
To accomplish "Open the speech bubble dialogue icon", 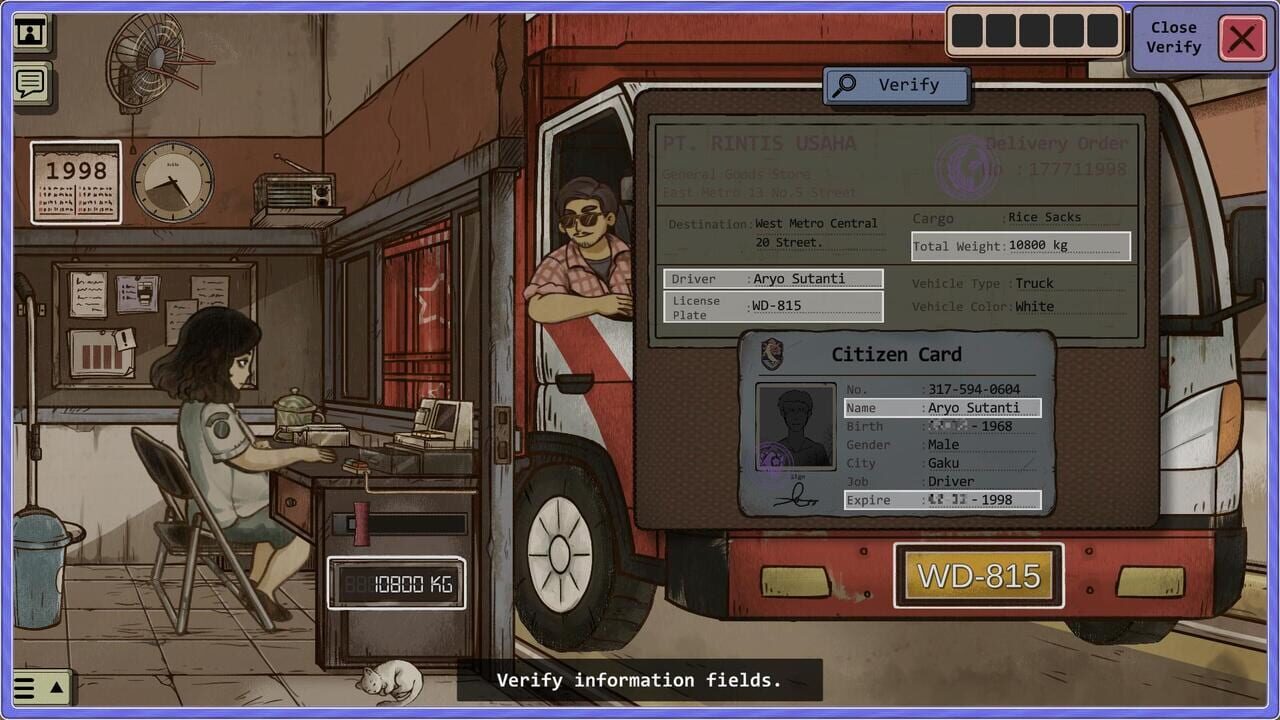I will [x=30, y=83].
